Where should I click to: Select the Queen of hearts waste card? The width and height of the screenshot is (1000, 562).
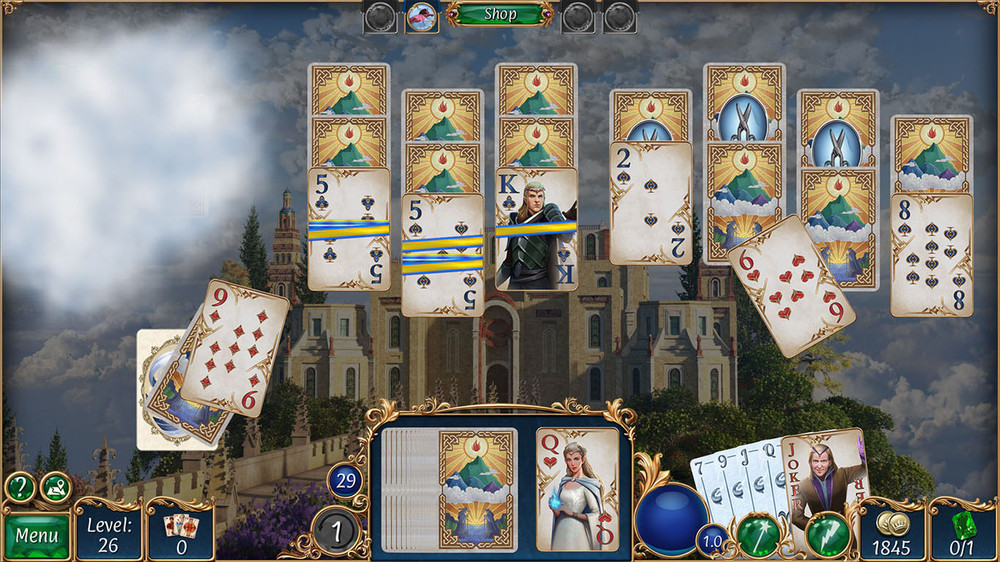click(577, 490)
